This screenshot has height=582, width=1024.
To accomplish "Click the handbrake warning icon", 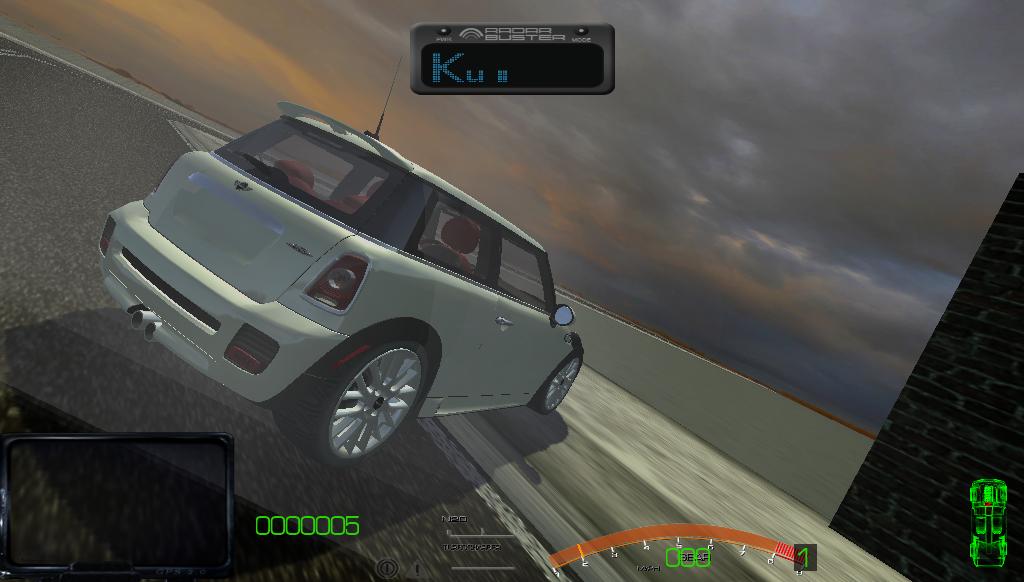I will click(389, 567).
